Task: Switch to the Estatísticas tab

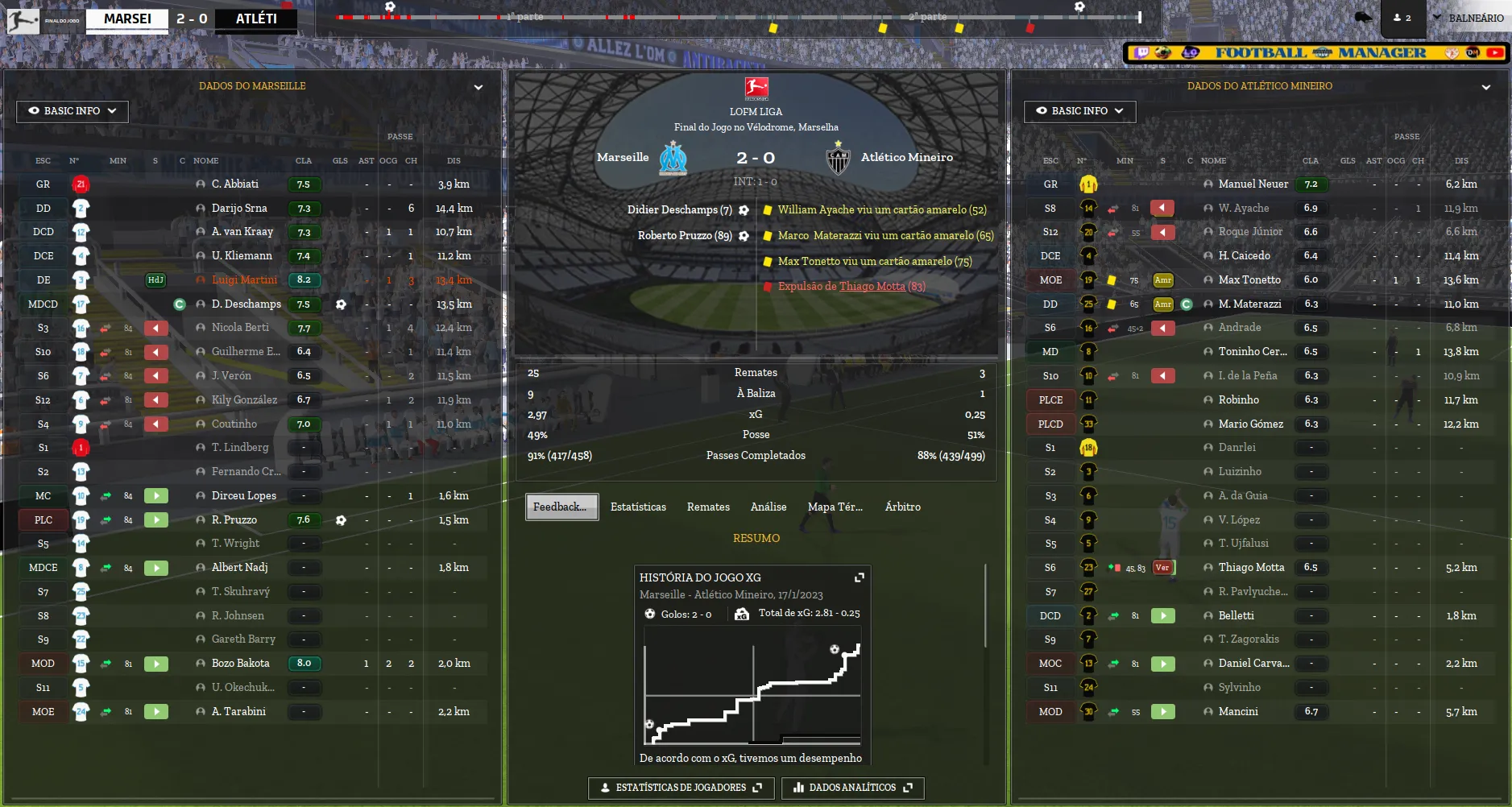Action: 638,507
